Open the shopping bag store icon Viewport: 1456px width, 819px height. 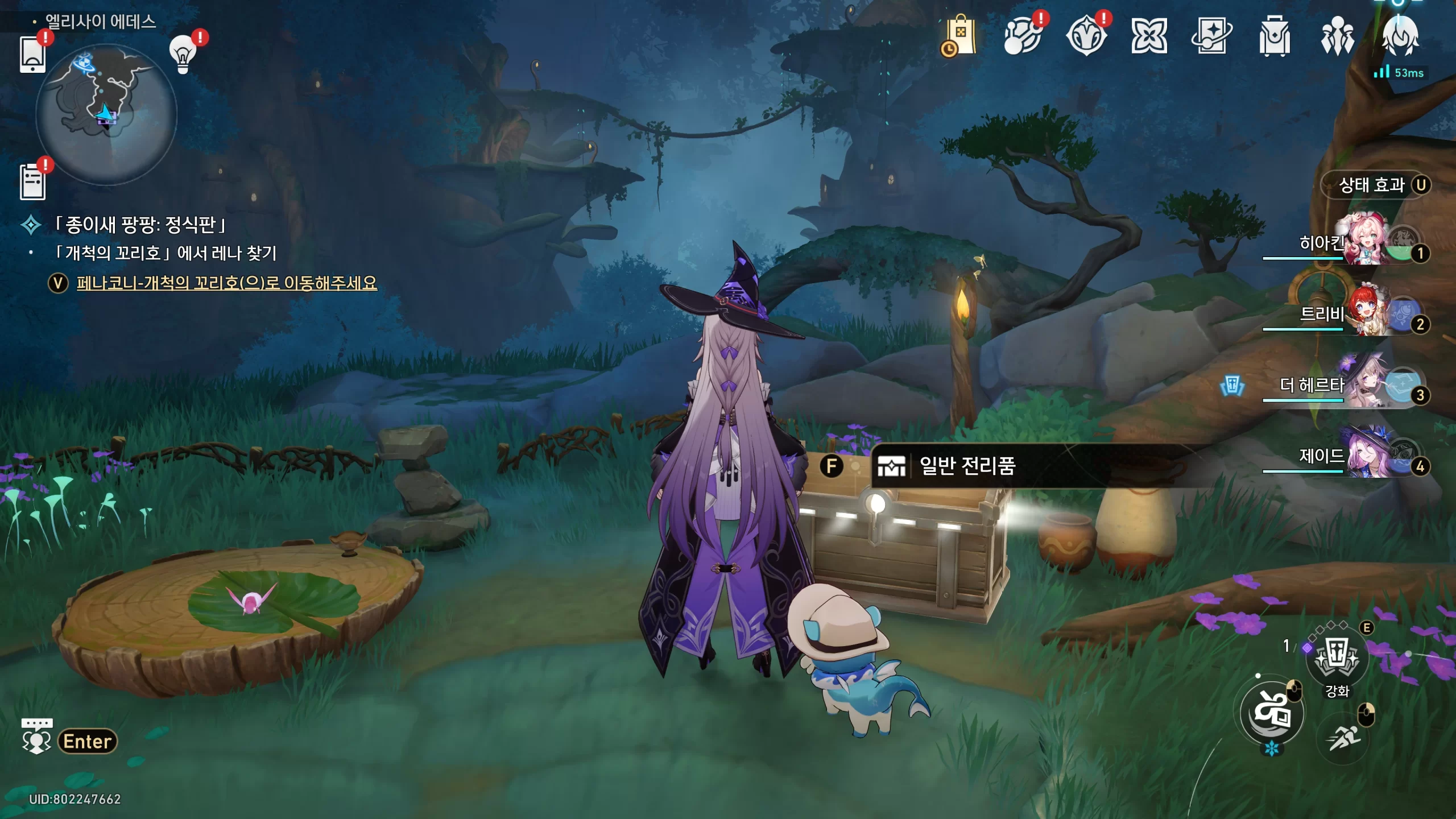[960, 36]
